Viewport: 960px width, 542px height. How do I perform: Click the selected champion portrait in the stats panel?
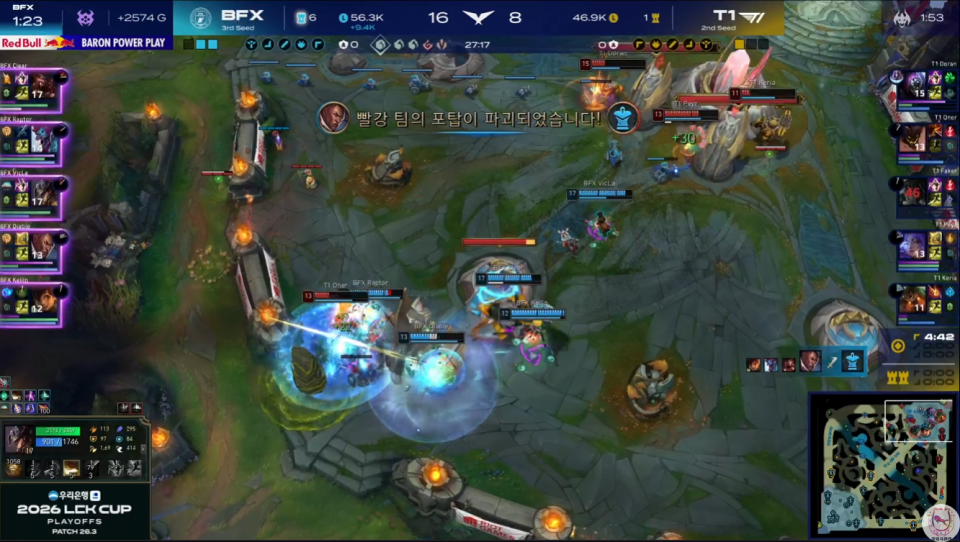[x=19, y=439]
